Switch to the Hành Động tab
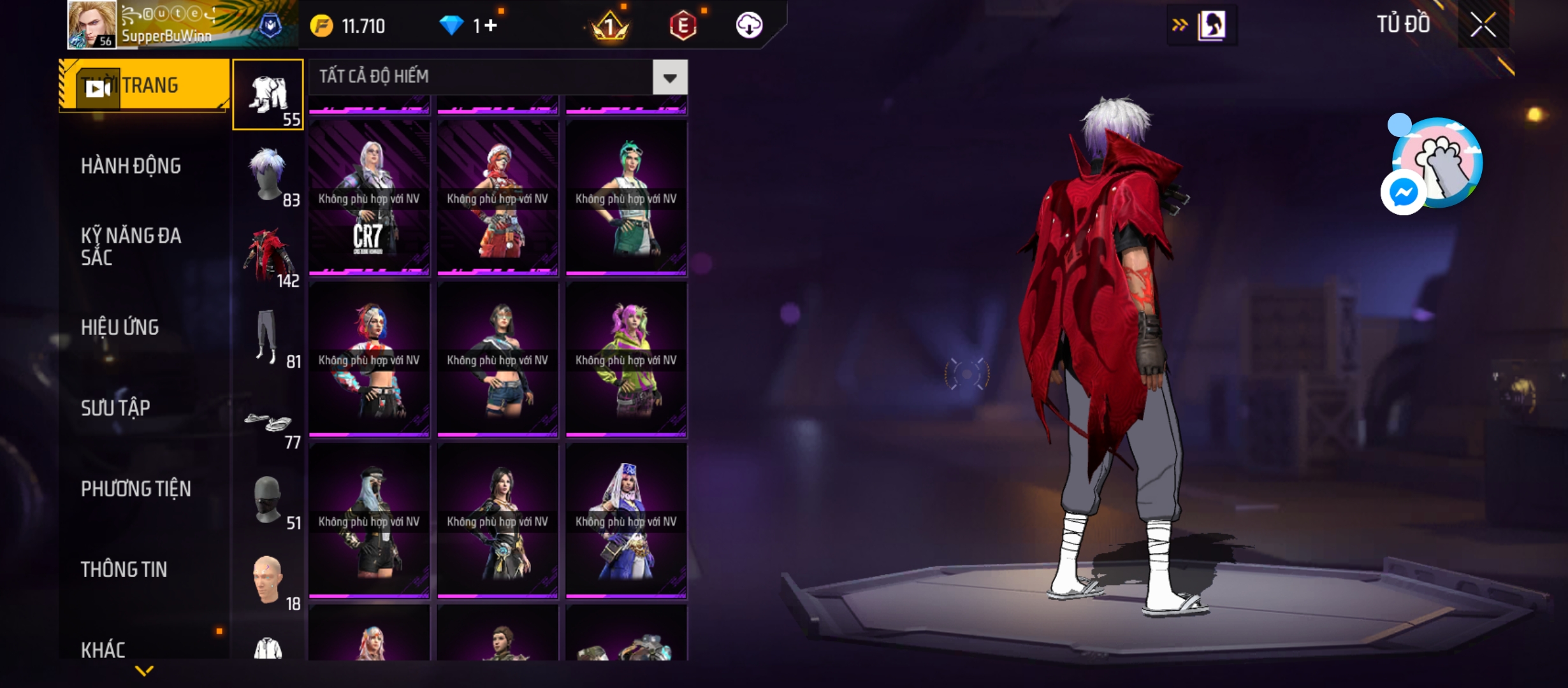The image size is (1568, 688). point(131,166)
